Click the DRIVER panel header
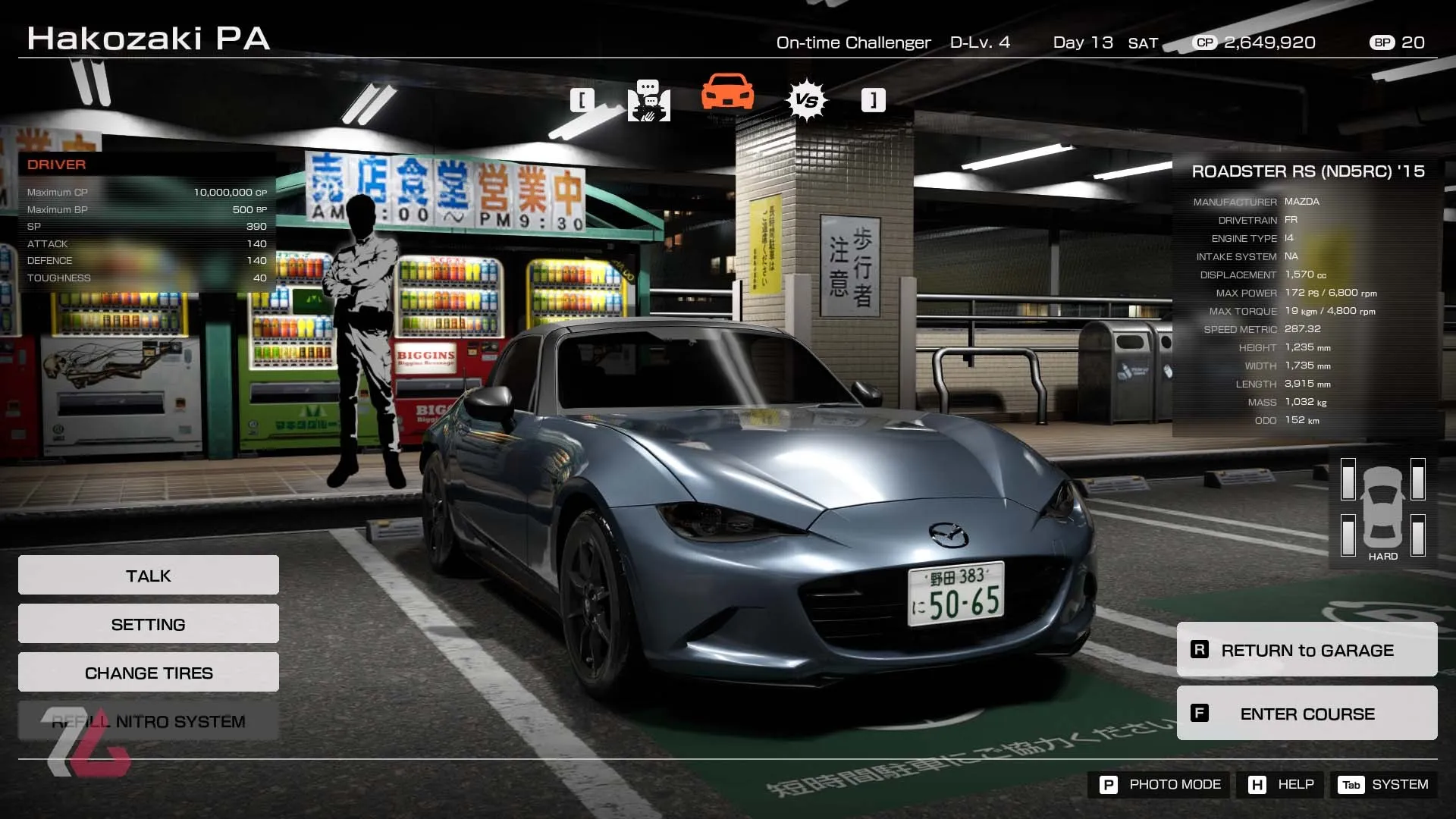The height and width of the screenshot is (819, 1456). pyautogui.click(x=55, y=165)
